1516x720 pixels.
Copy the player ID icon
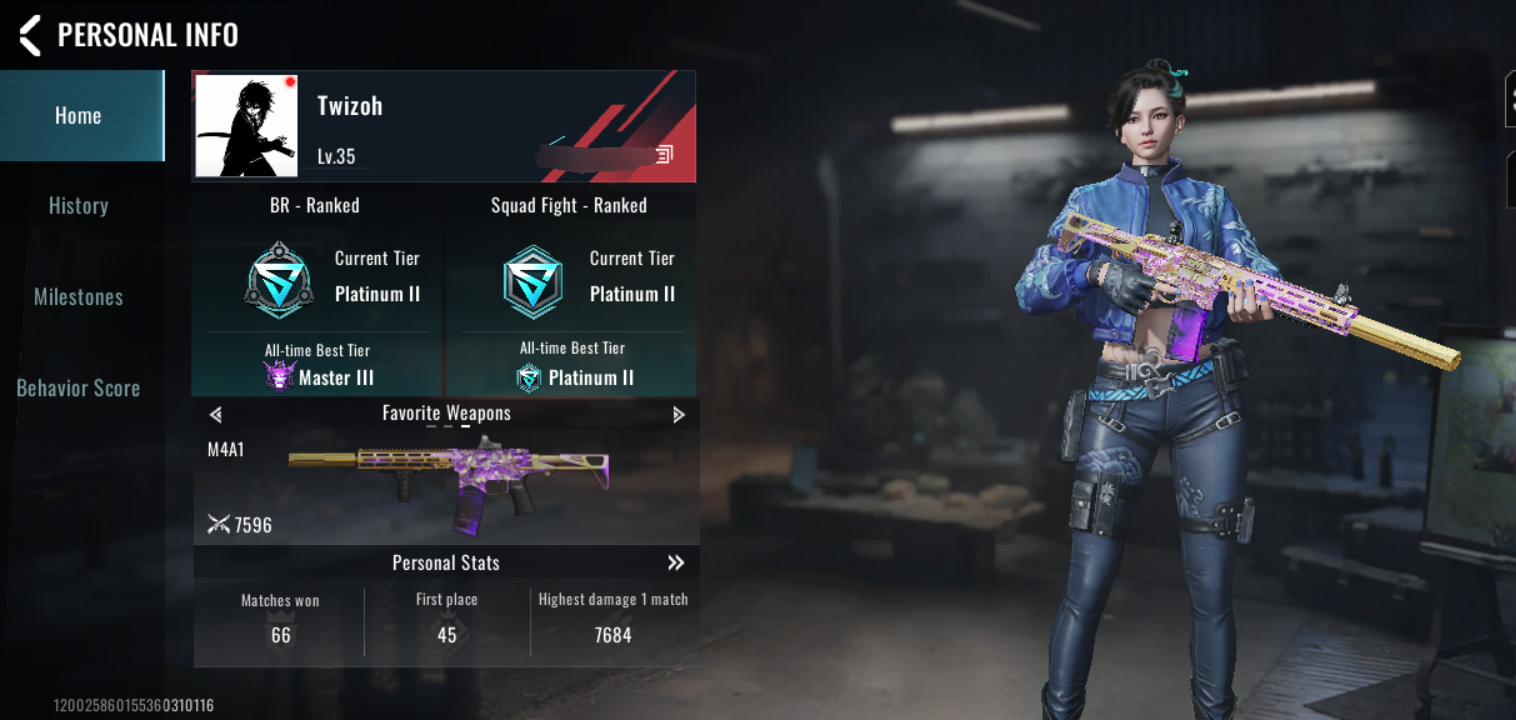664,154
